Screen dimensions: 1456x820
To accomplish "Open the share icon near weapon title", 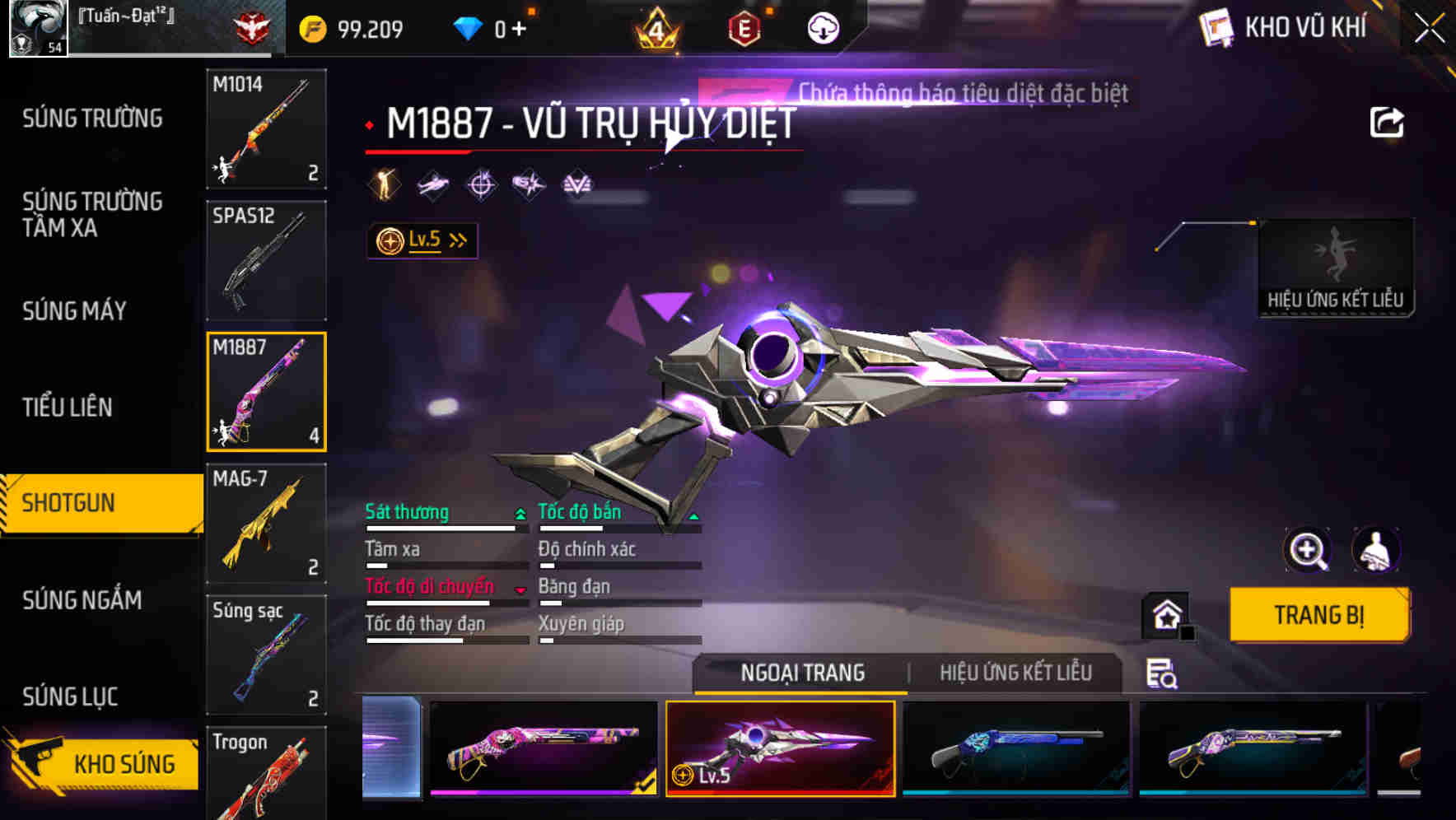I will 1388,121.
